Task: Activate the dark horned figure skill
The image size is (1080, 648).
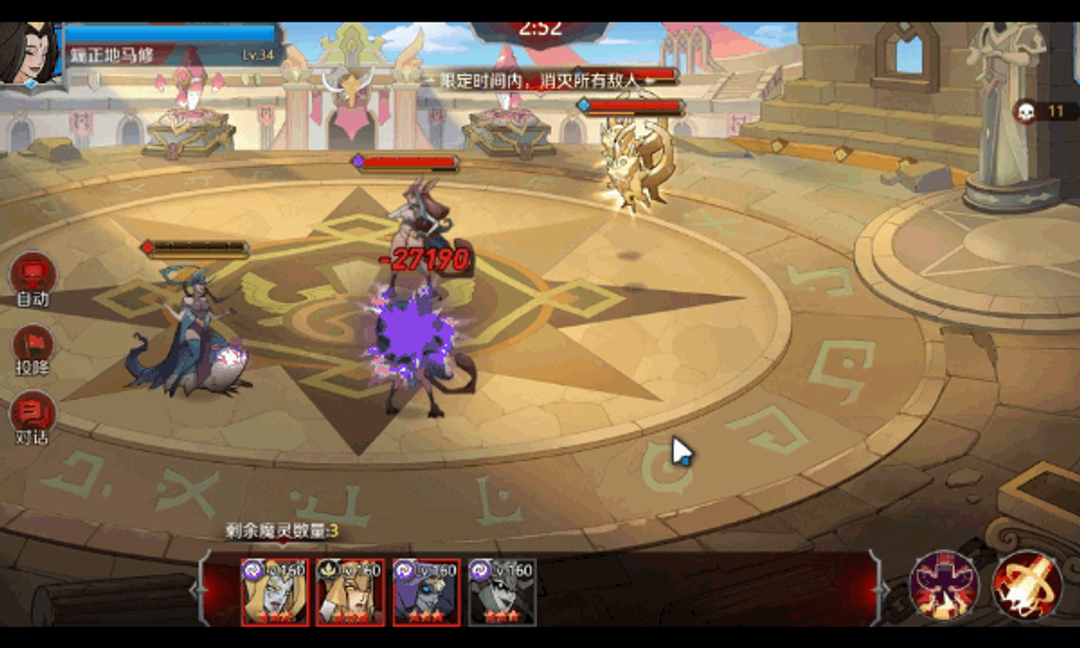Action: coord(943,585)
